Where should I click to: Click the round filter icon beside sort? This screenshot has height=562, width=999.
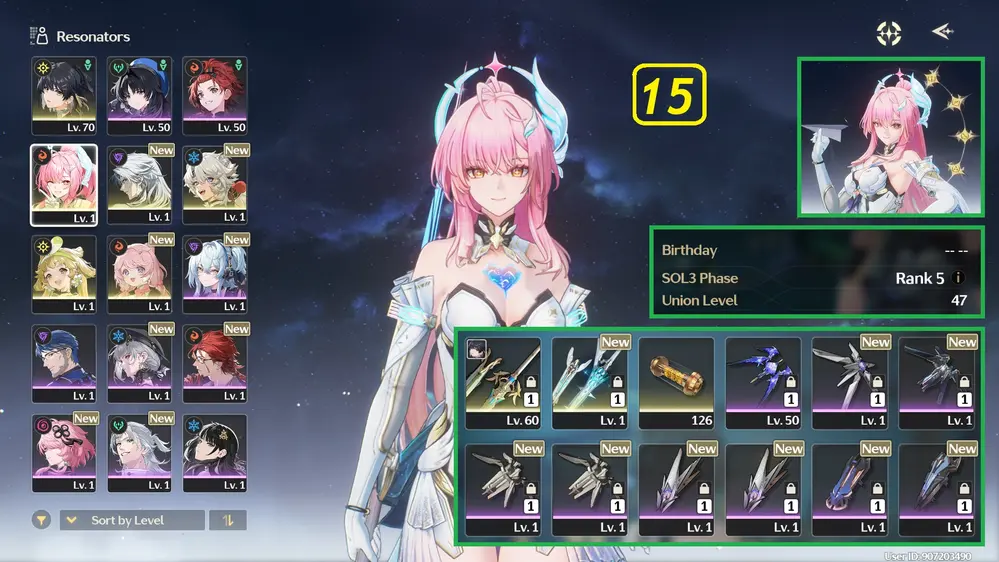[41, 520]
